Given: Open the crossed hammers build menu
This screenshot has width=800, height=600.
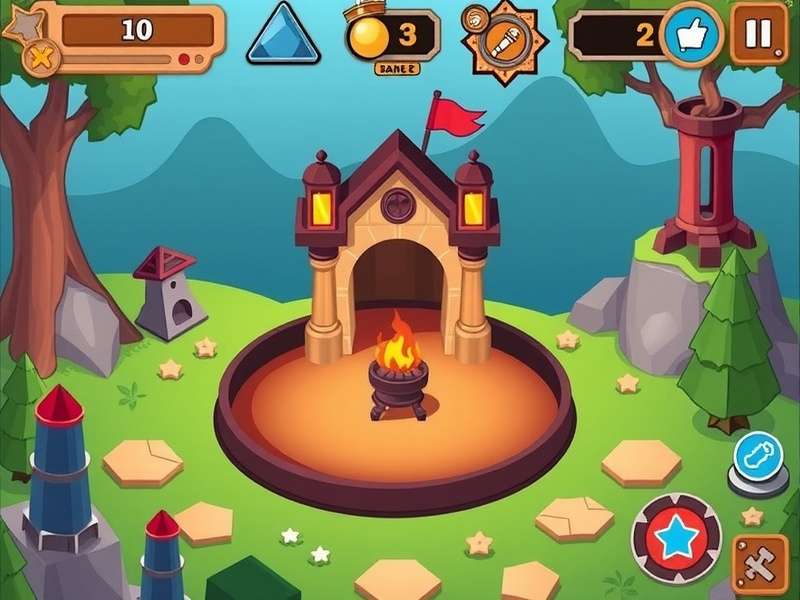Looking at the screenshot, I should click(x=760, y=563).
